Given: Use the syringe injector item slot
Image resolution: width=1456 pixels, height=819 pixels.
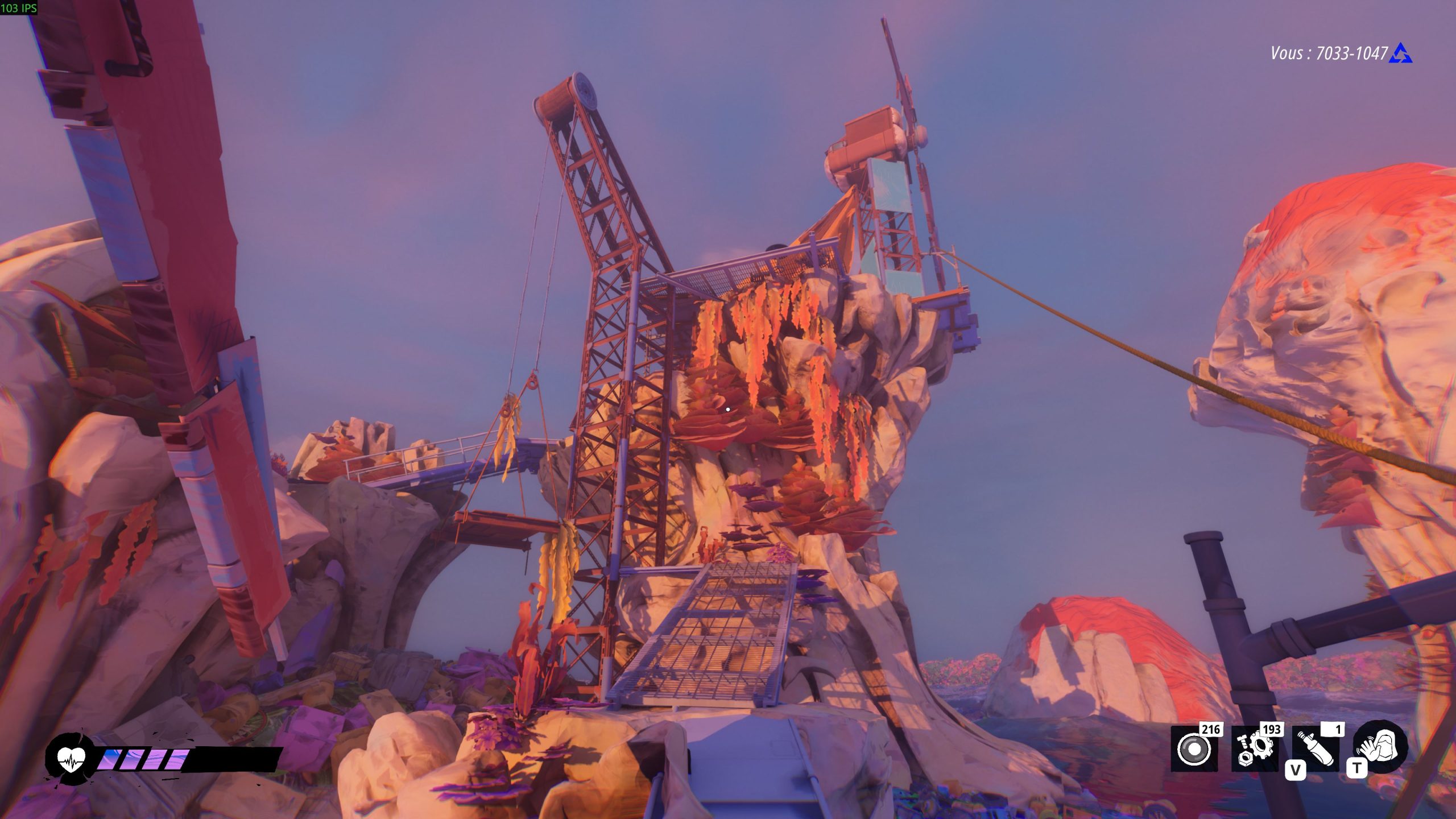Looking at the screenshot, I should point(1316,751).
